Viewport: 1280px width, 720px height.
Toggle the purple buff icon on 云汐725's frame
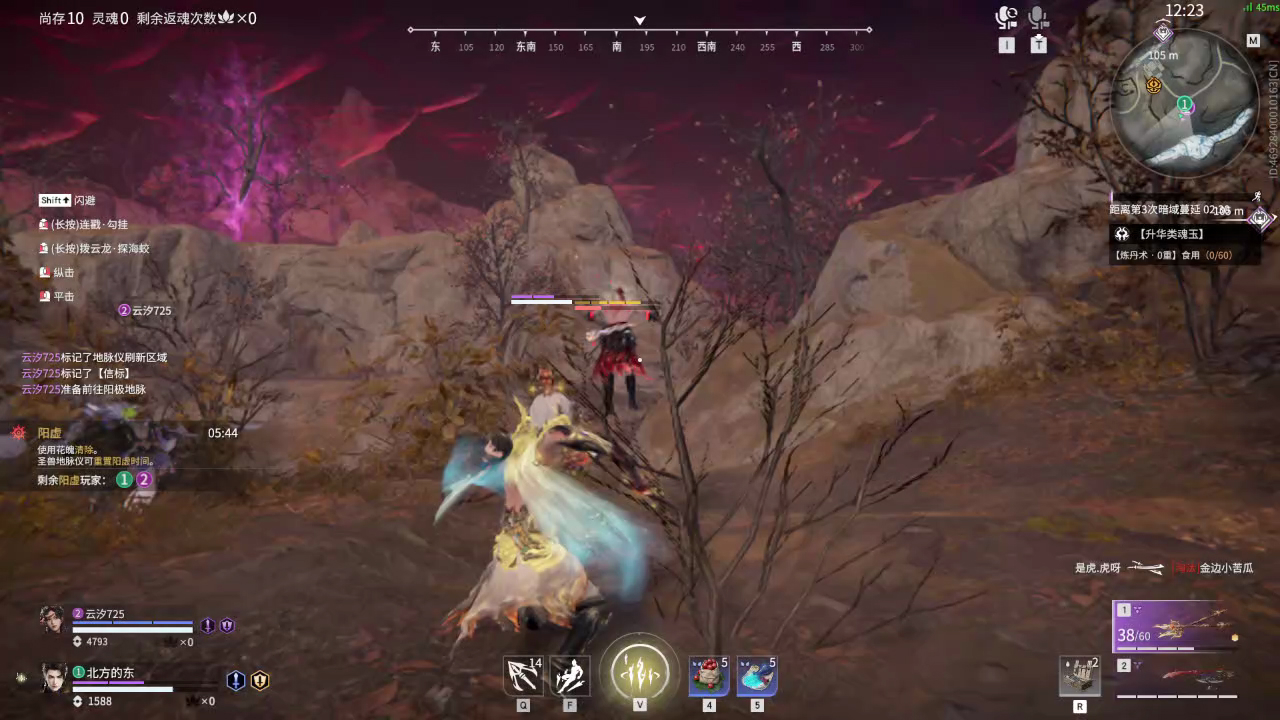[207, 623]
